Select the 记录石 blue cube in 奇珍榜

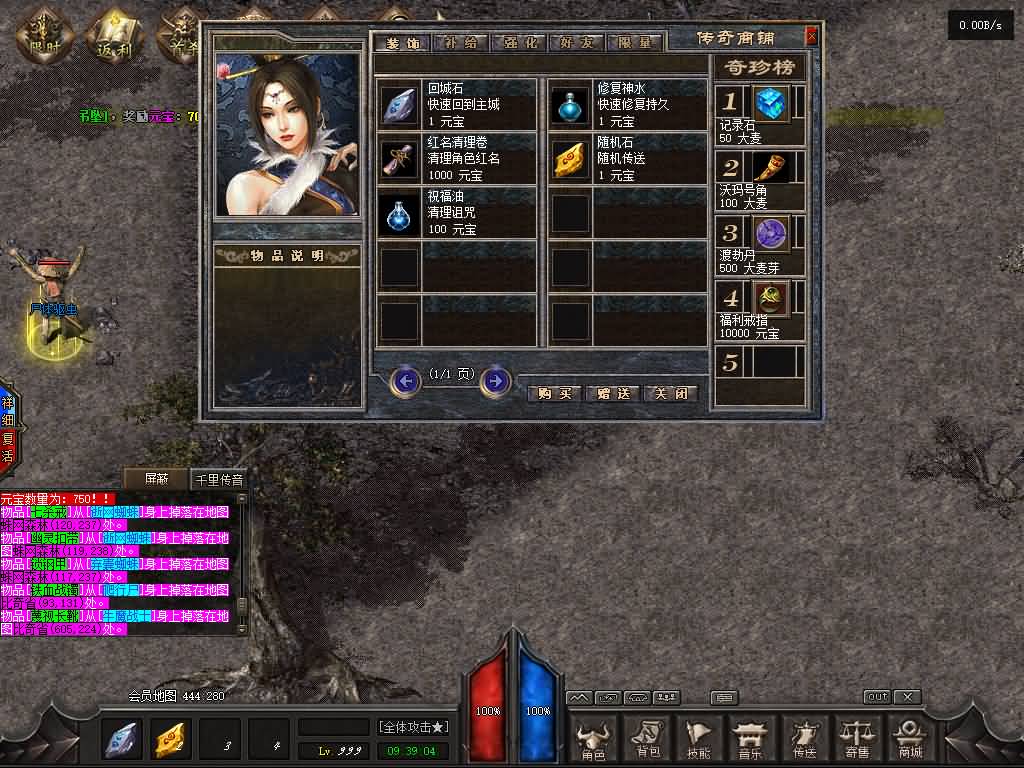pyautogui.click(x=771, y=103)
